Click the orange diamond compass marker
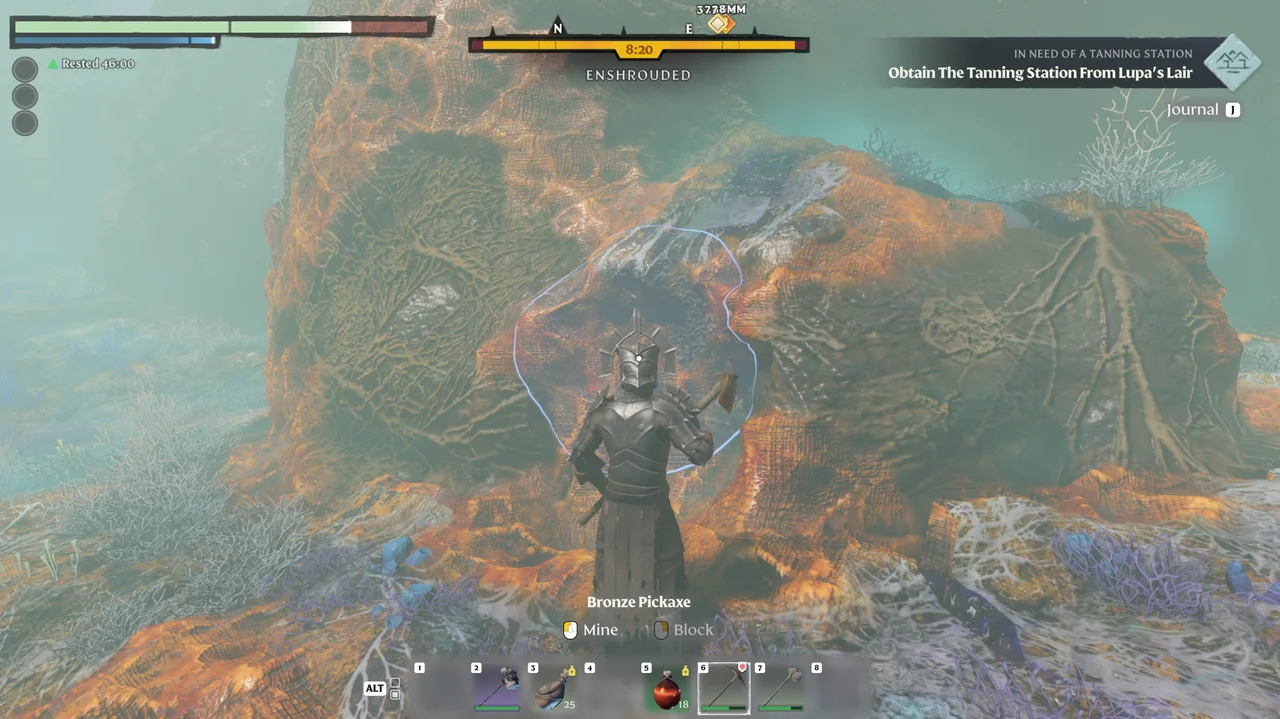 (x=721, y=24)
